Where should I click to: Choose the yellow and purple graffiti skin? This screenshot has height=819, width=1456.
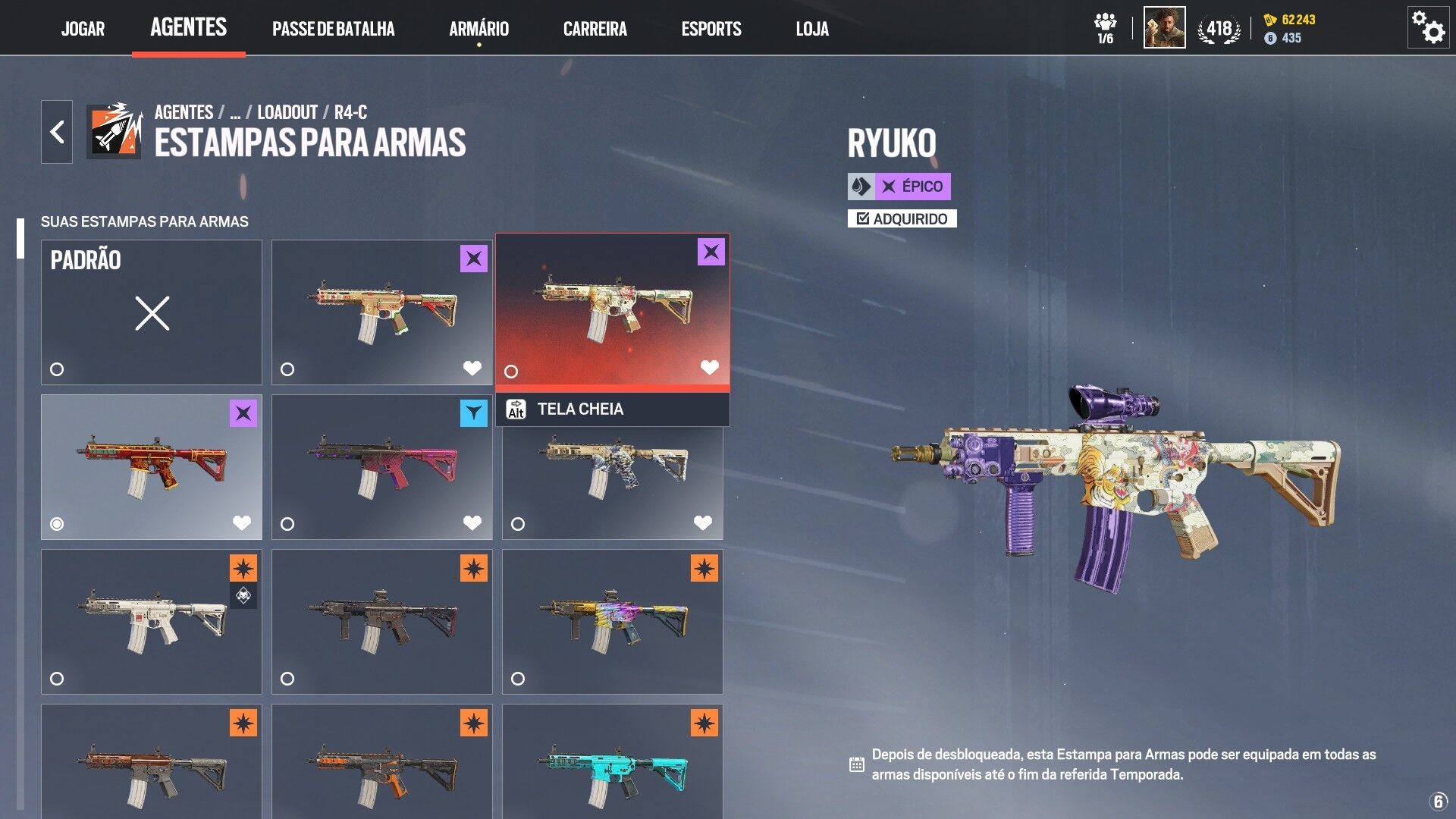(x=613, y=621)
